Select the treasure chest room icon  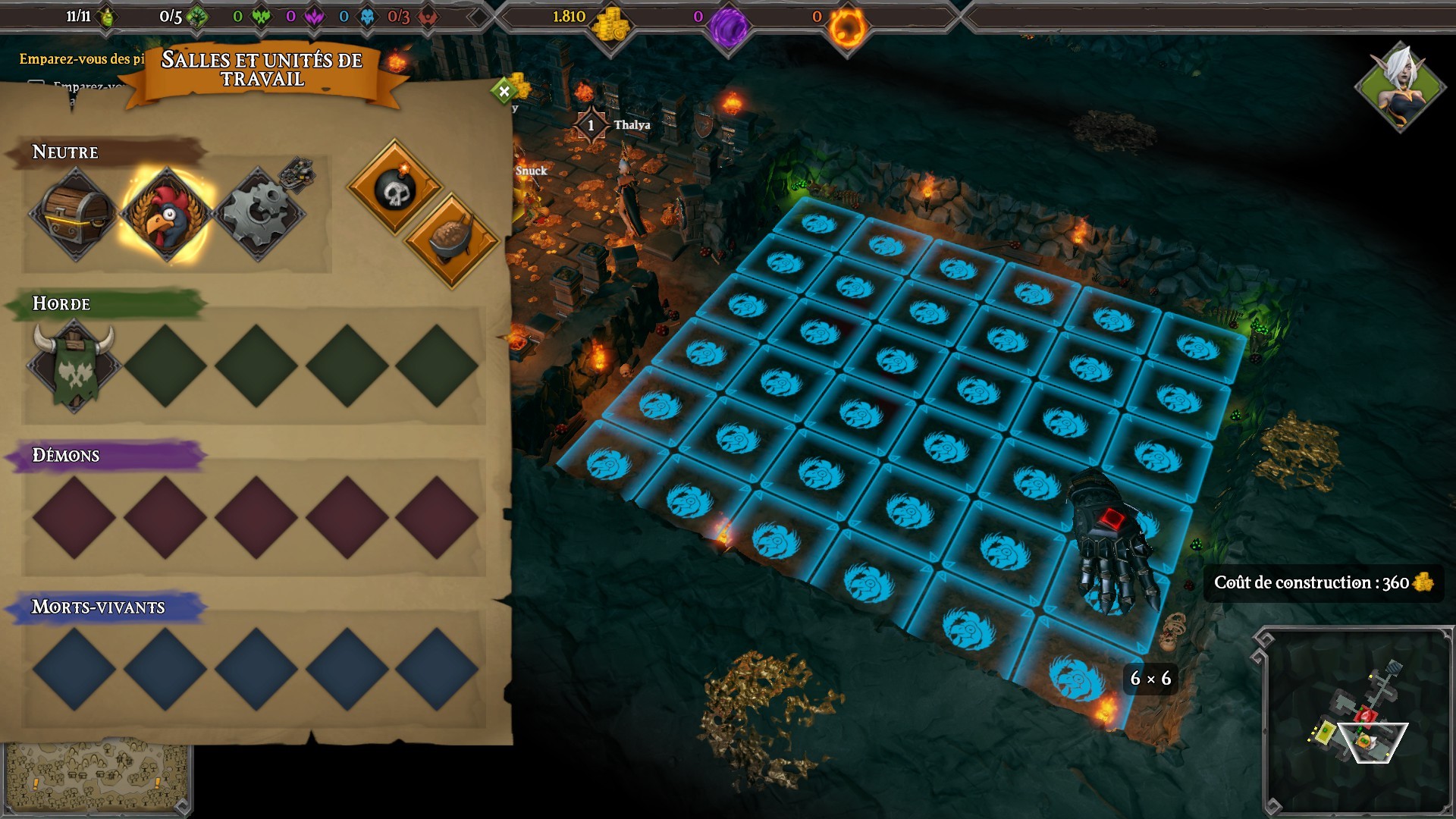pyautogui.click(x=76, y=214)
